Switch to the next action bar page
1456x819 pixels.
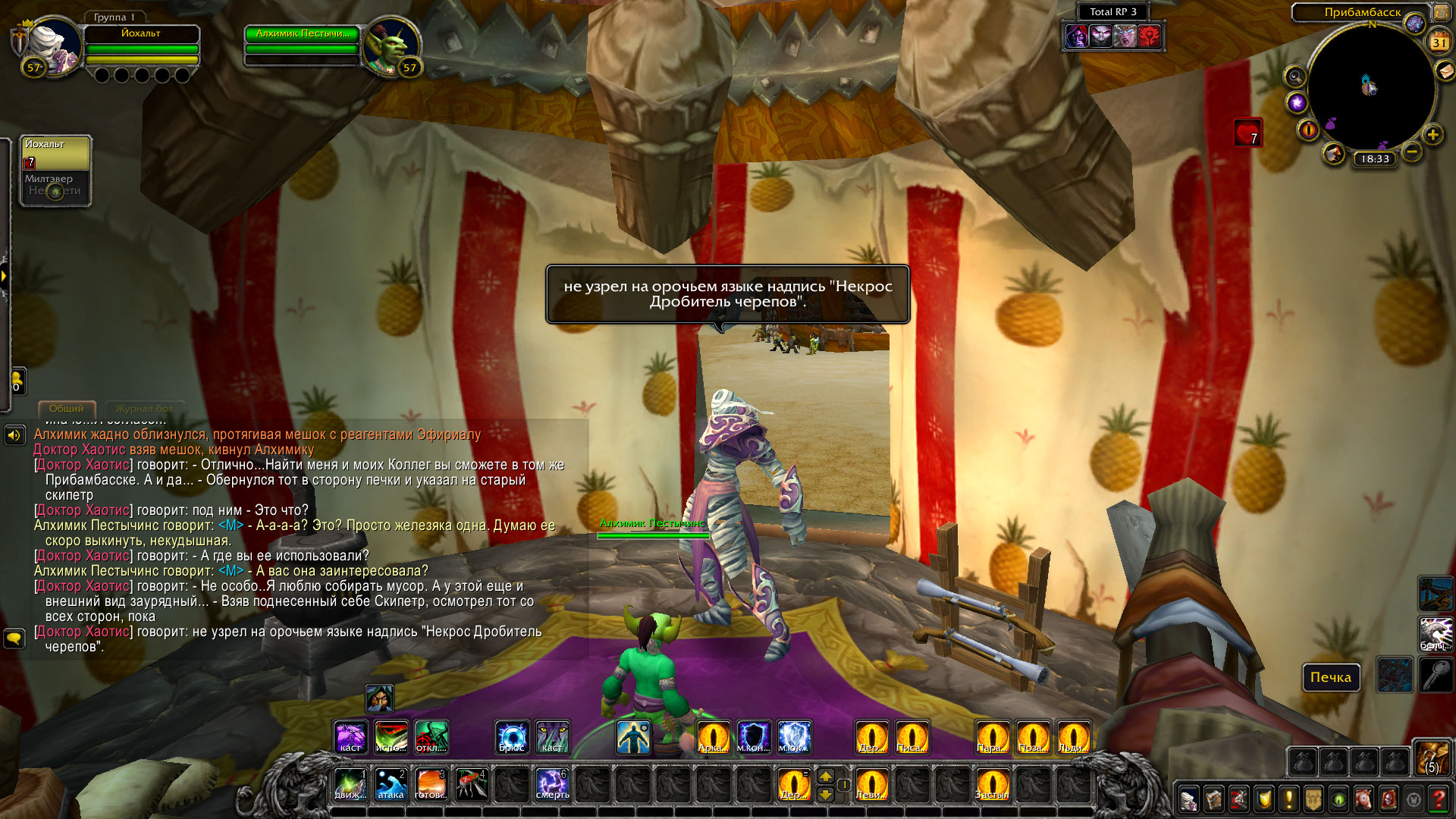coord(825,776)
